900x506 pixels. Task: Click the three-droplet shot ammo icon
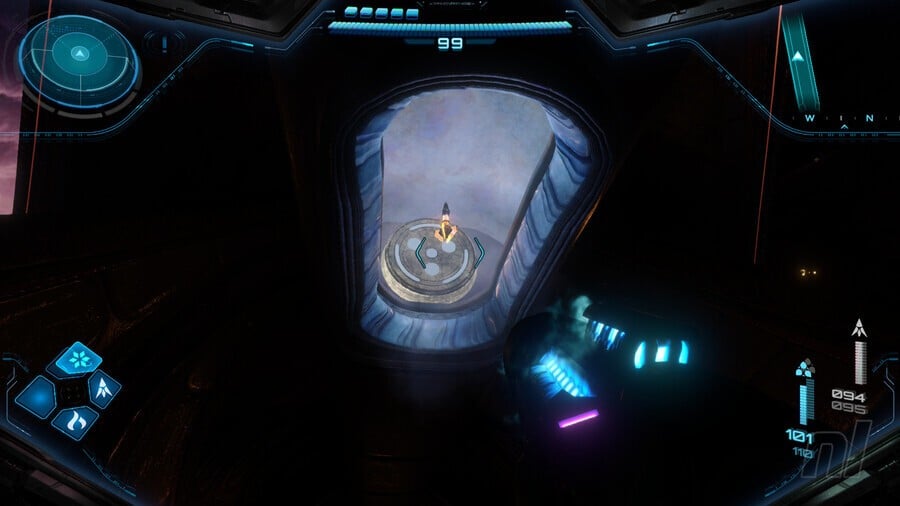(x=804, y=368)
